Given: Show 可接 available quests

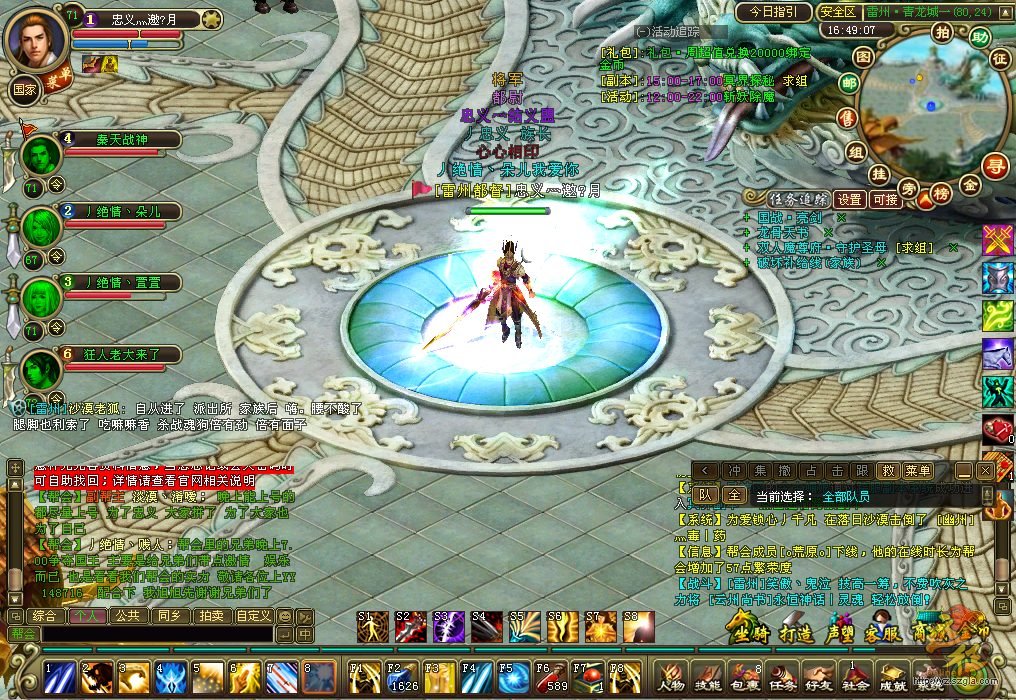Looking at the screenshot, I should 886,199.
